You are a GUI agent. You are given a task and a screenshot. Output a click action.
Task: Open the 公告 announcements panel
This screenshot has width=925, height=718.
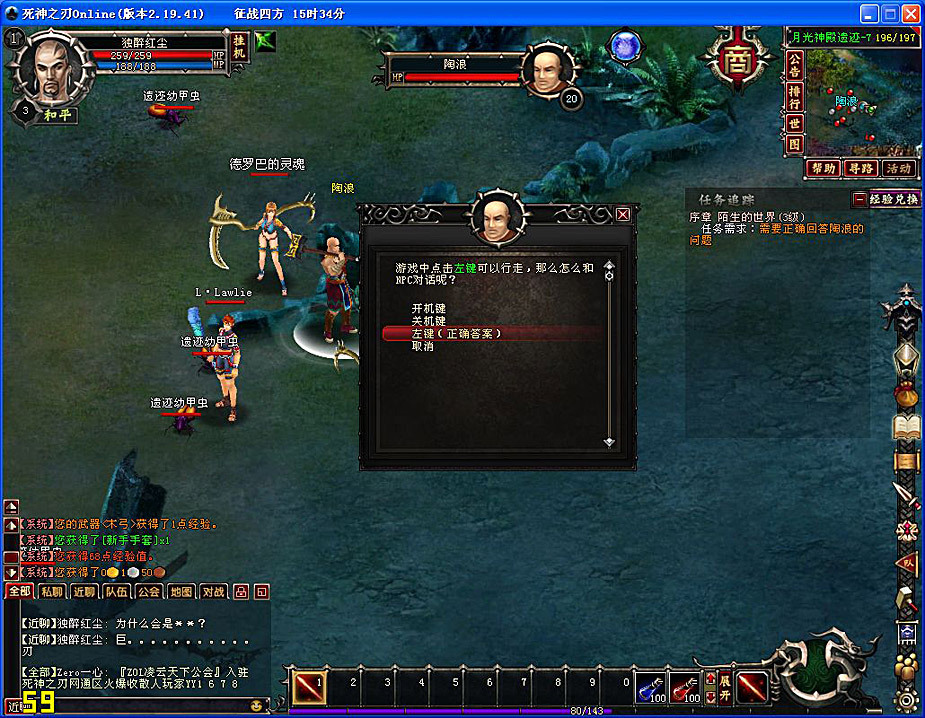[794, 64]
